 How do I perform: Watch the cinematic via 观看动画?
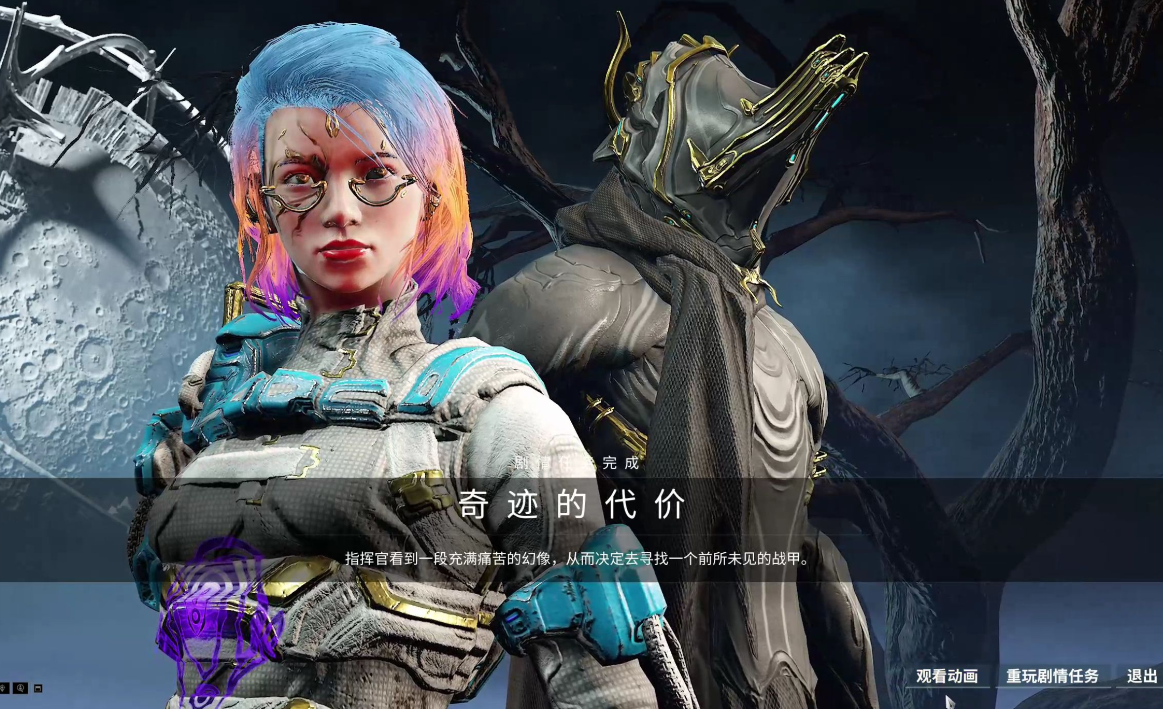946,676
